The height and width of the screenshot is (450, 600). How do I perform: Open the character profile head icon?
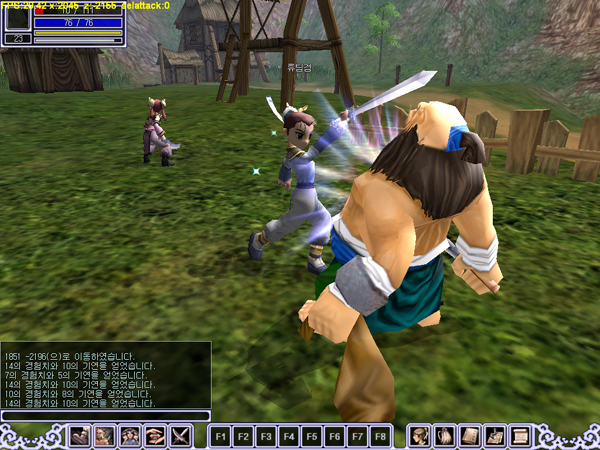pyautogui.click(x=420, y=436)
